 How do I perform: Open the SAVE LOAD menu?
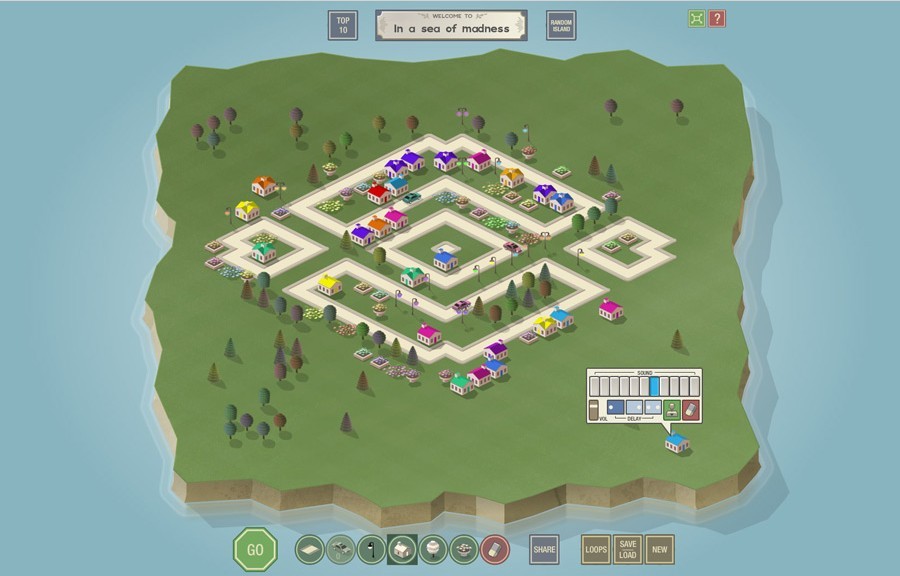pos(627,549)
